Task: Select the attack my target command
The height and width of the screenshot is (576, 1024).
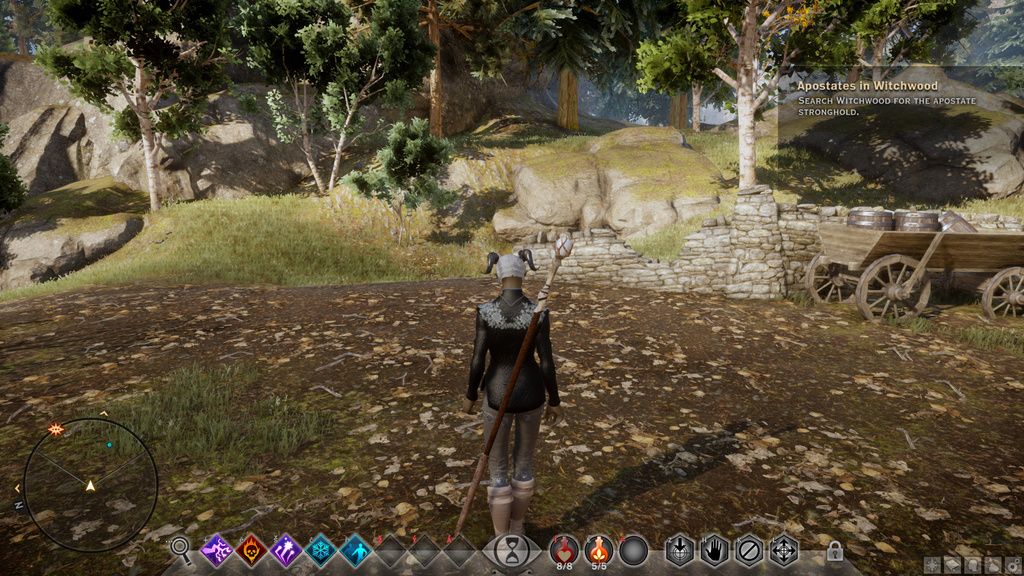Action: tap(680, 550)
